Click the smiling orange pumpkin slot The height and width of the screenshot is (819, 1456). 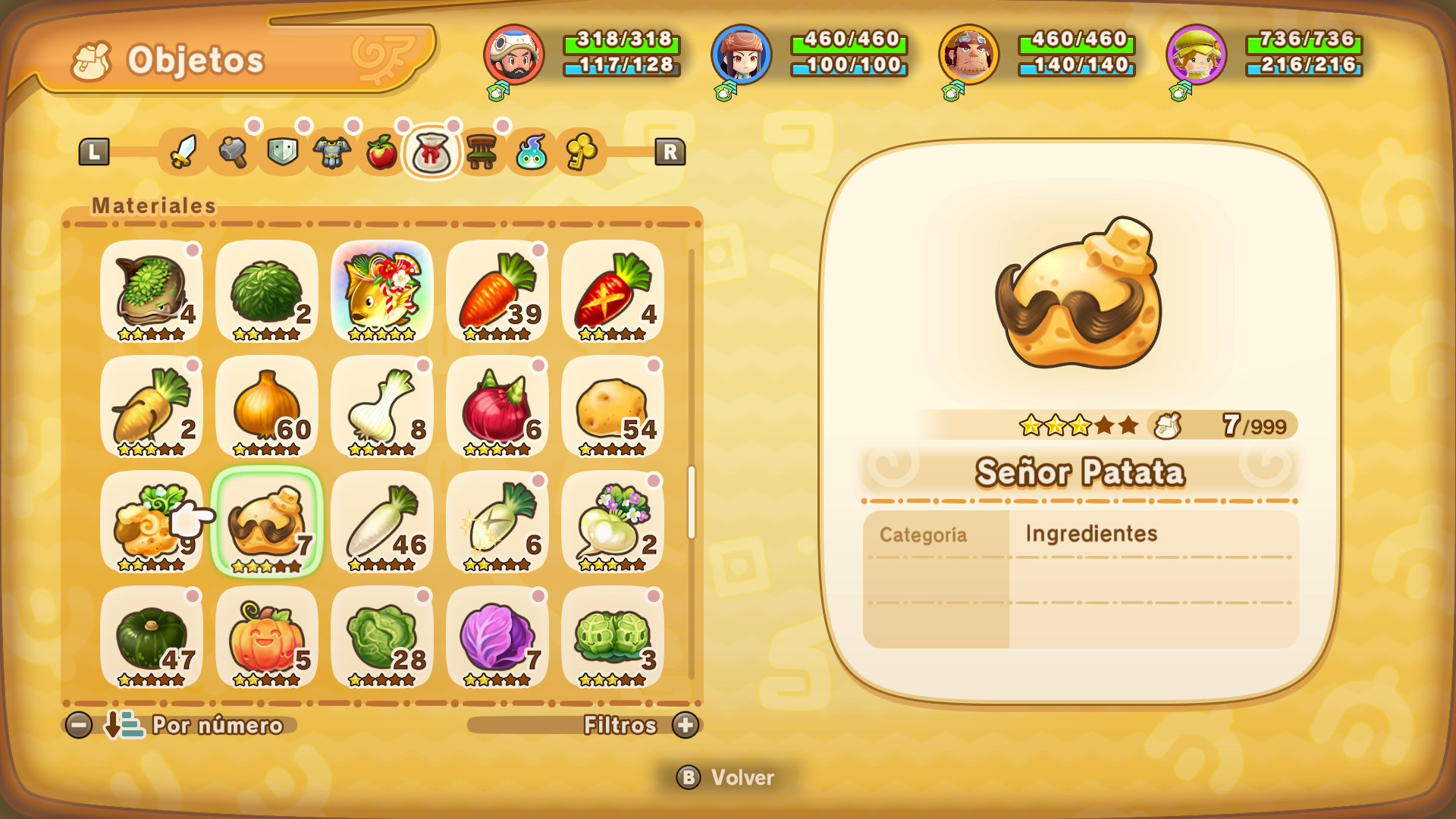point(267,638)
